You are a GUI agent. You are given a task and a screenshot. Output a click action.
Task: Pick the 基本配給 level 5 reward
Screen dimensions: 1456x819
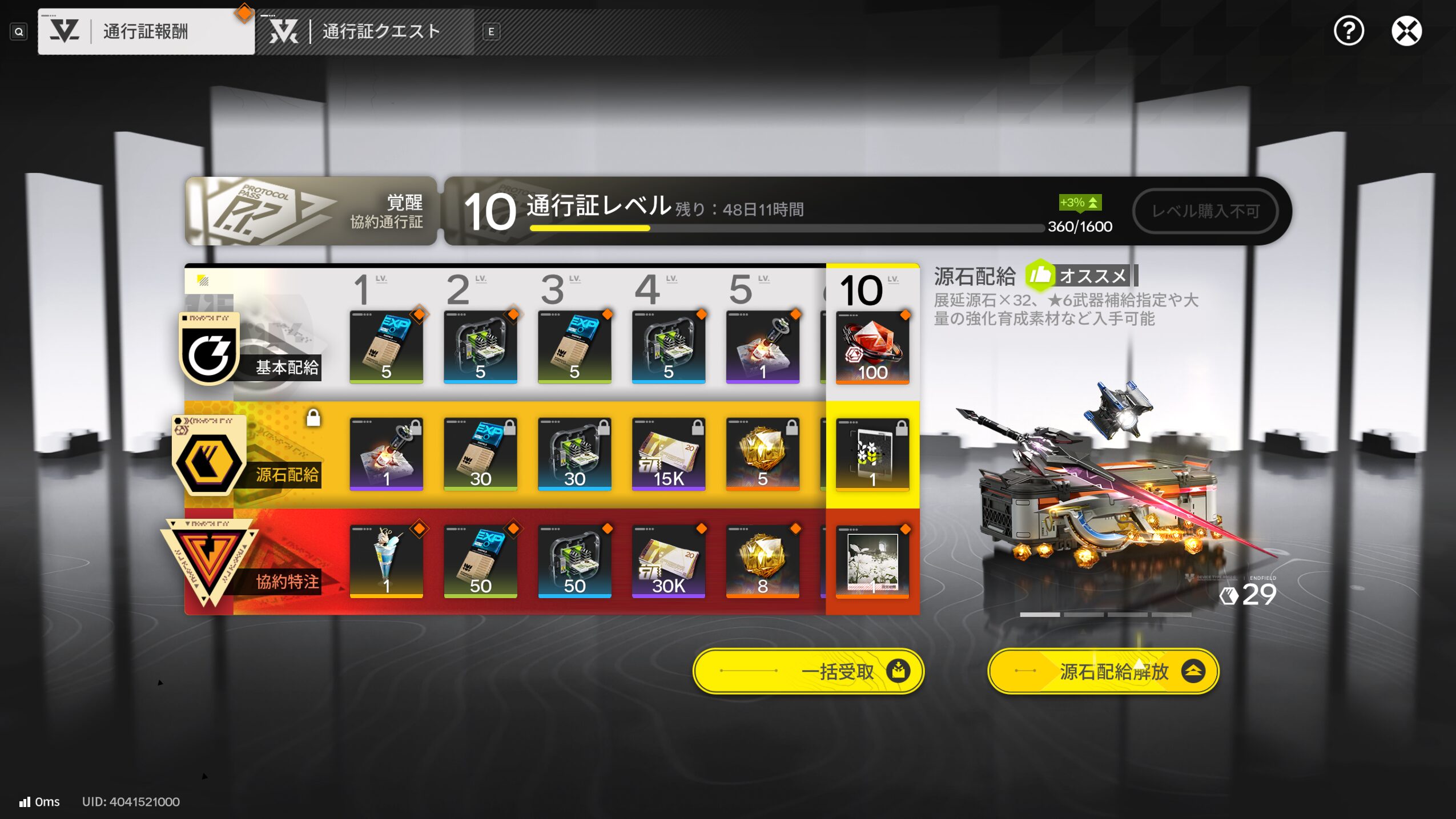click(762, 347)
